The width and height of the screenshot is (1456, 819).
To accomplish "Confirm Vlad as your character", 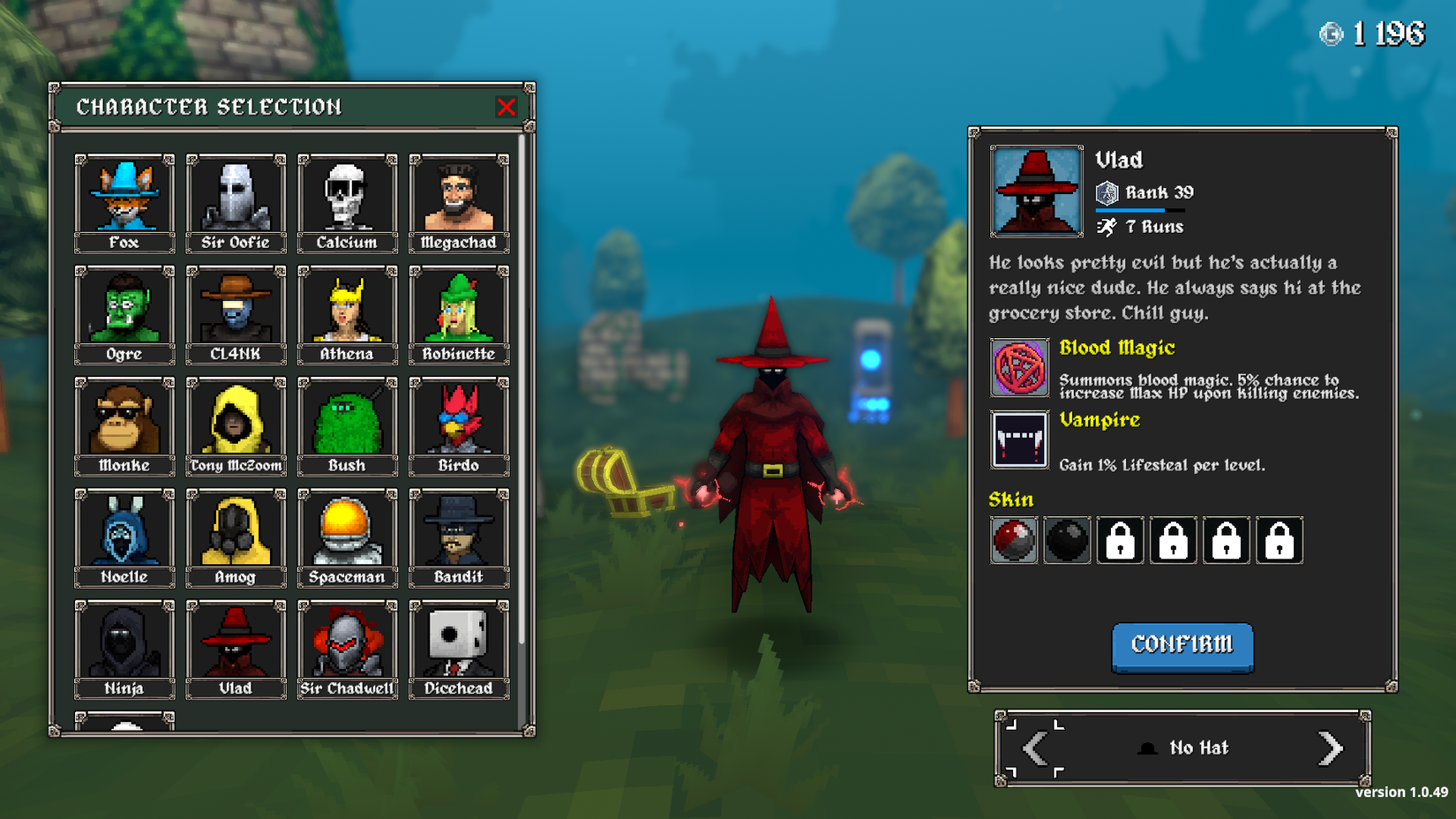I will [x=1182, y=647].
